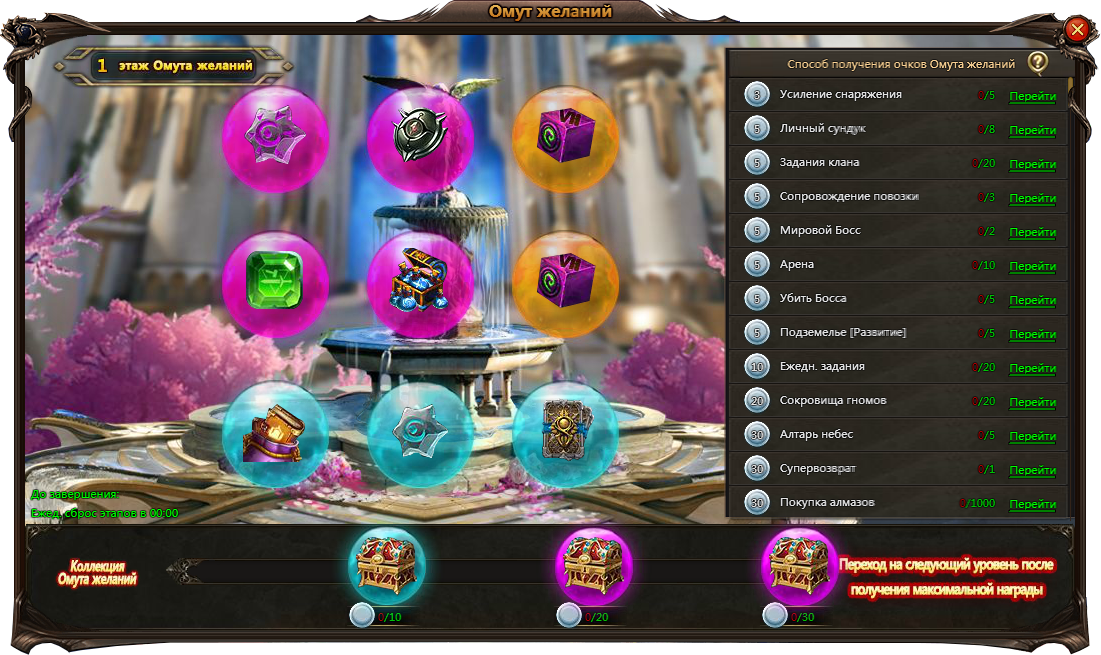
Task: Claim the 10-point collection chest
Action: point(387,566)
